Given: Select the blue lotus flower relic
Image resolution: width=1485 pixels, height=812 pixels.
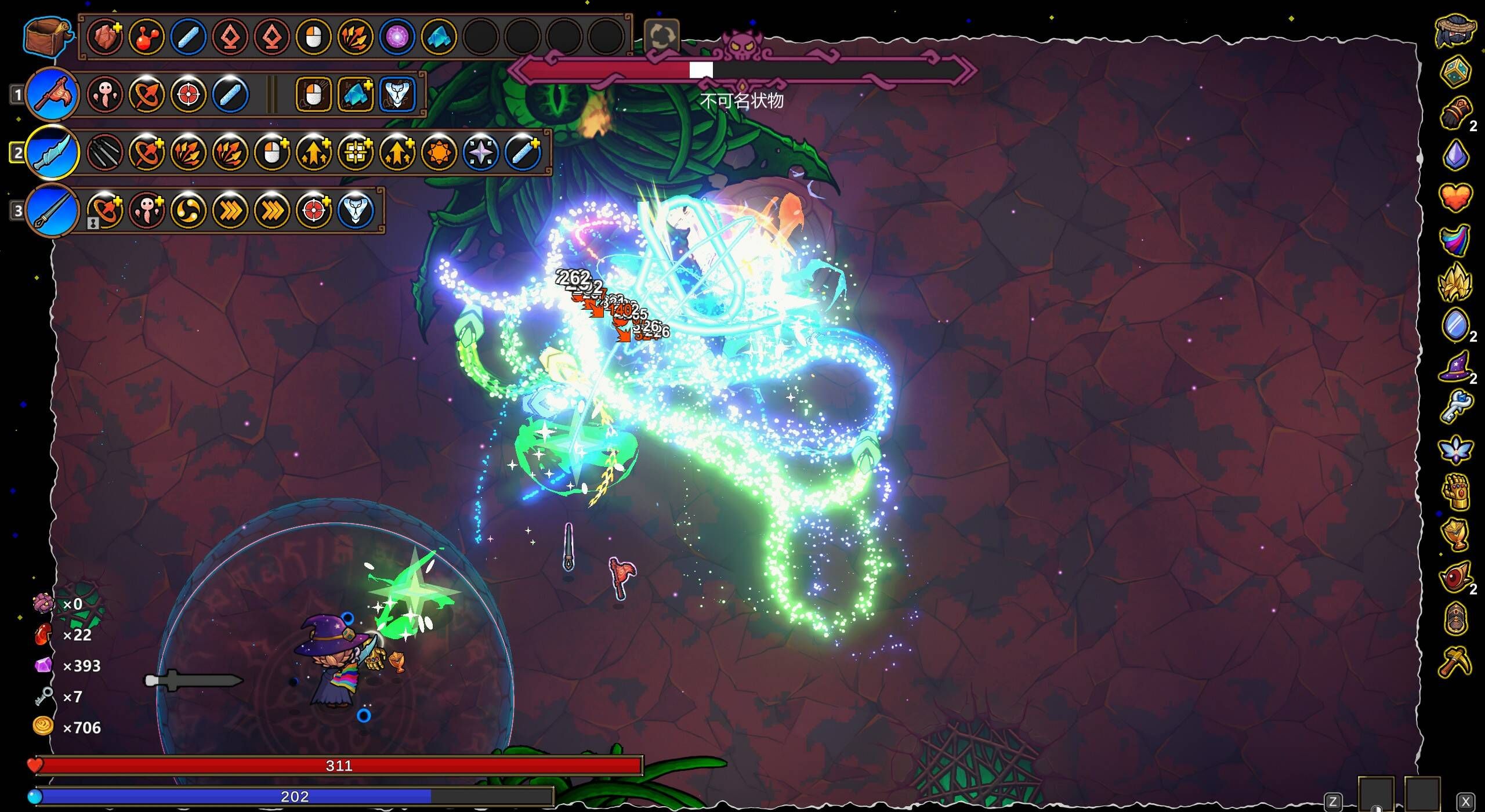Looking at the screenshot, I should 1456,450.
